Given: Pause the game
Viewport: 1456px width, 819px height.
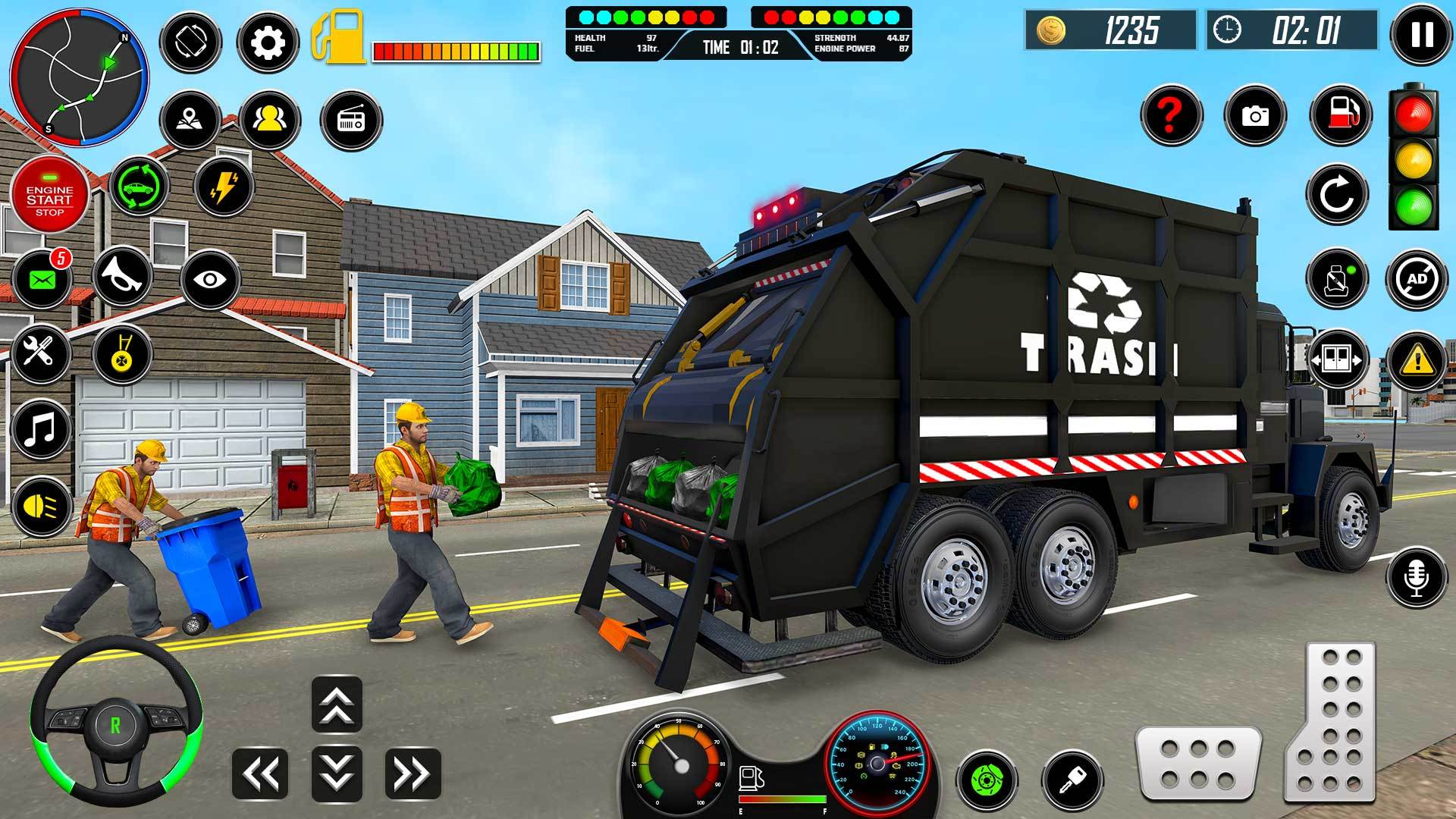Looking at the screenshot, I should pyautogui.click(x=1422, y=34).
